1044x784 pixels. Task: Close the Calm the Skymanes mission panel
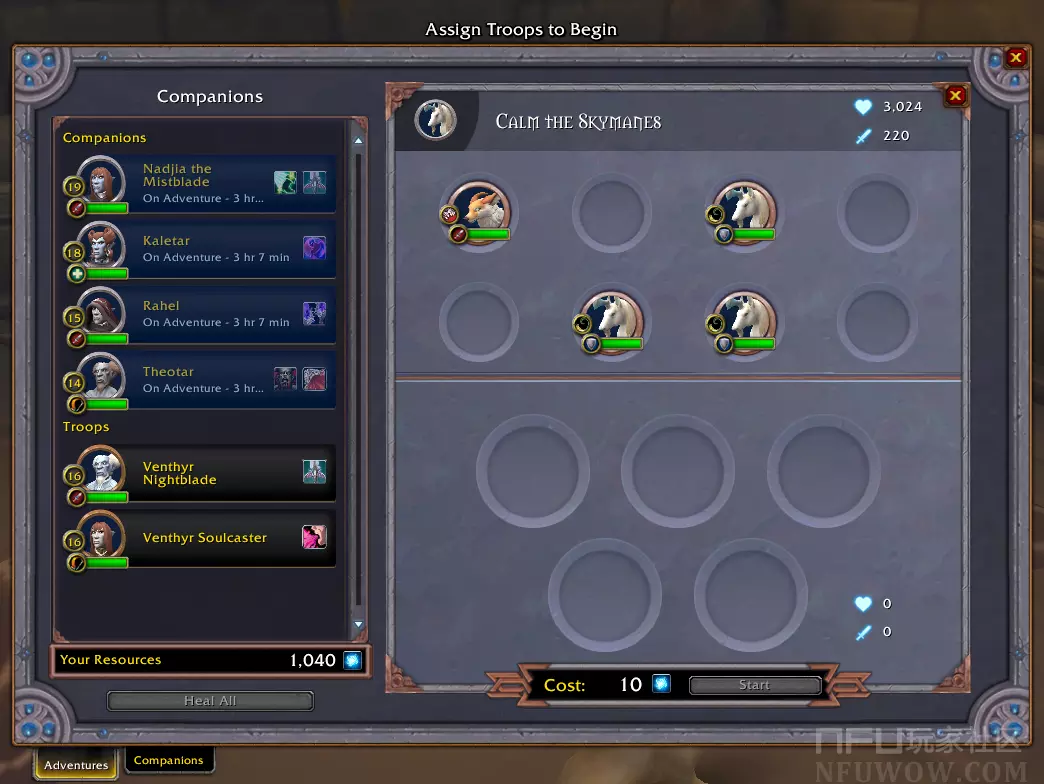[955, 96]
